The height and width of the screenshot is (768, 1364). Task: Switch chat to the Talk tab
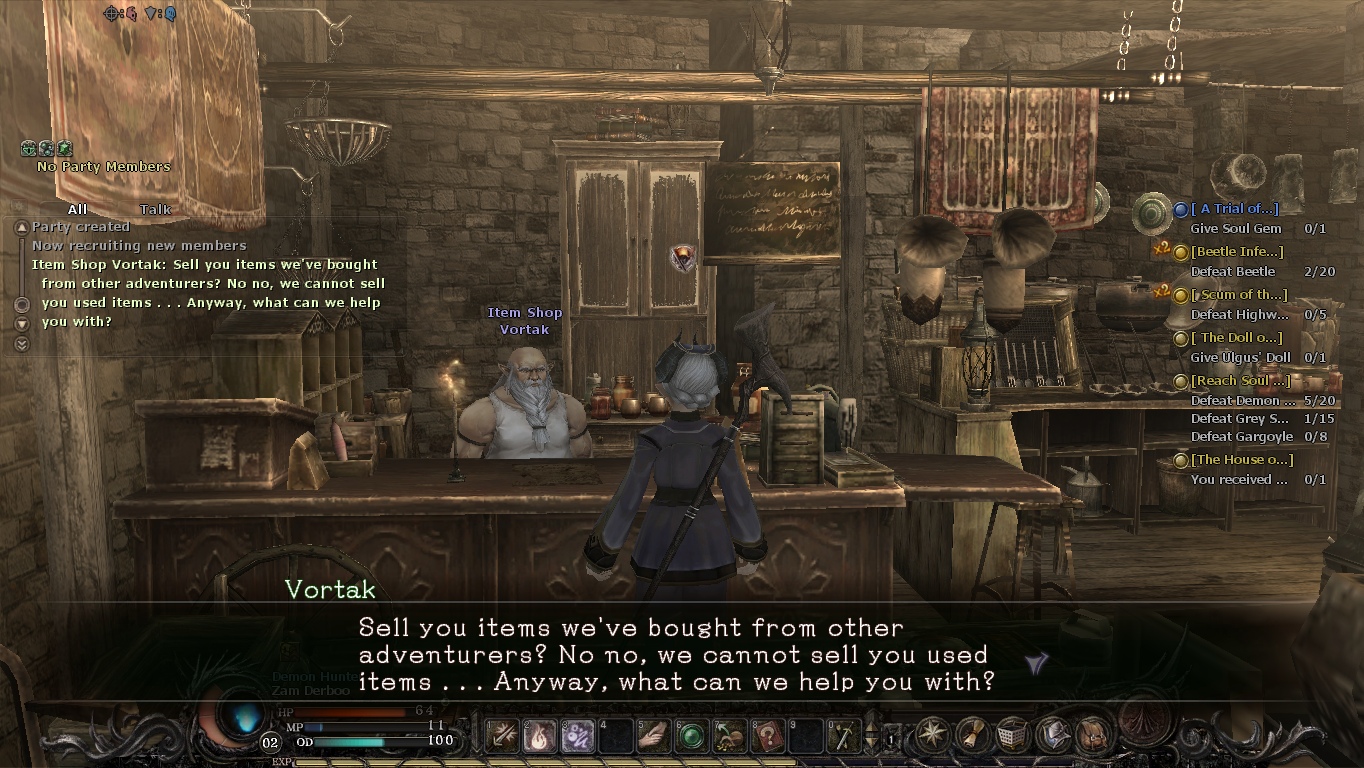155,209
